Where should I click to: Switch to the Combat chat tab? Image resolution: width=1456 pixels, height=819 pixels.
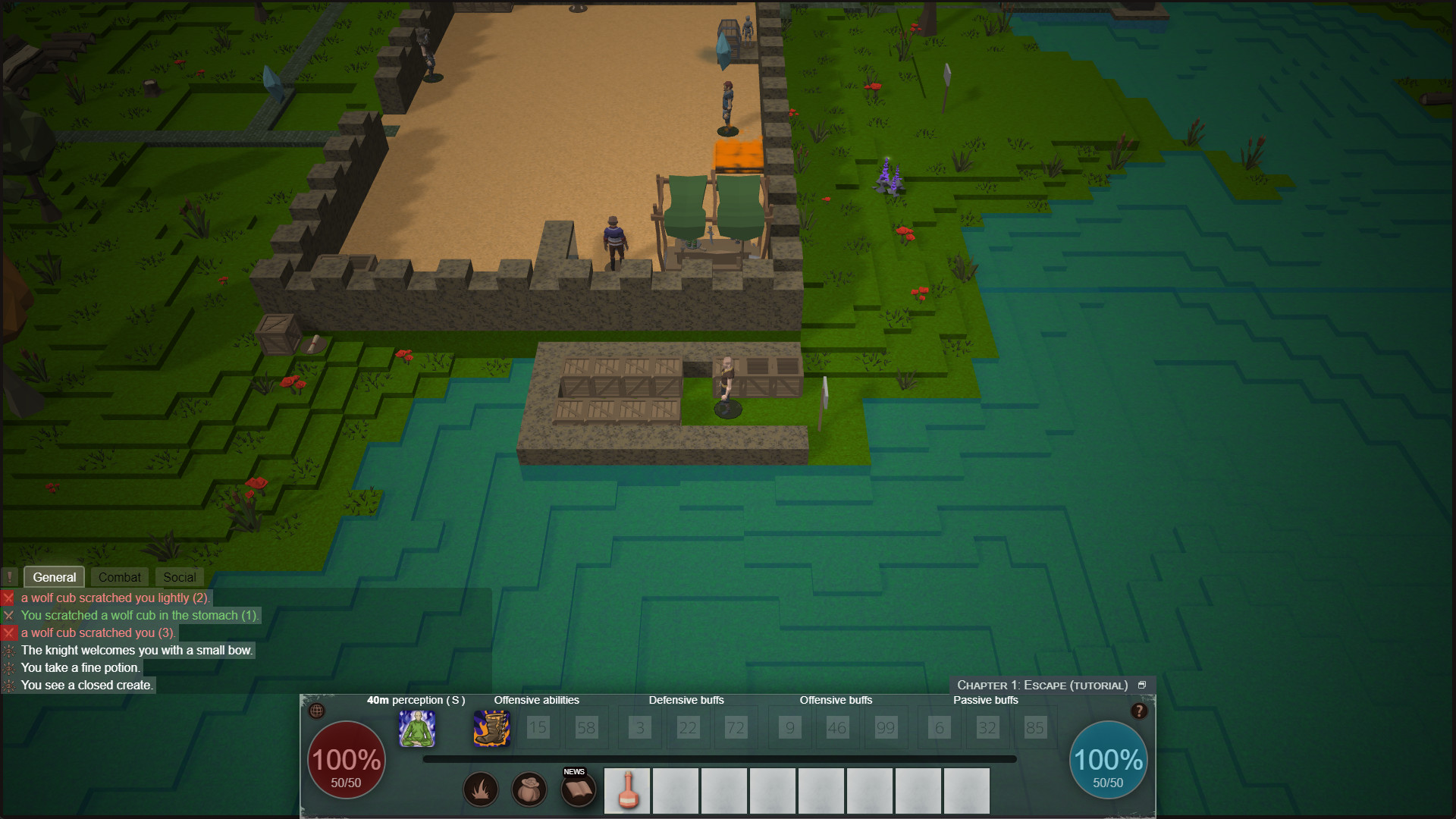point(119,576)
